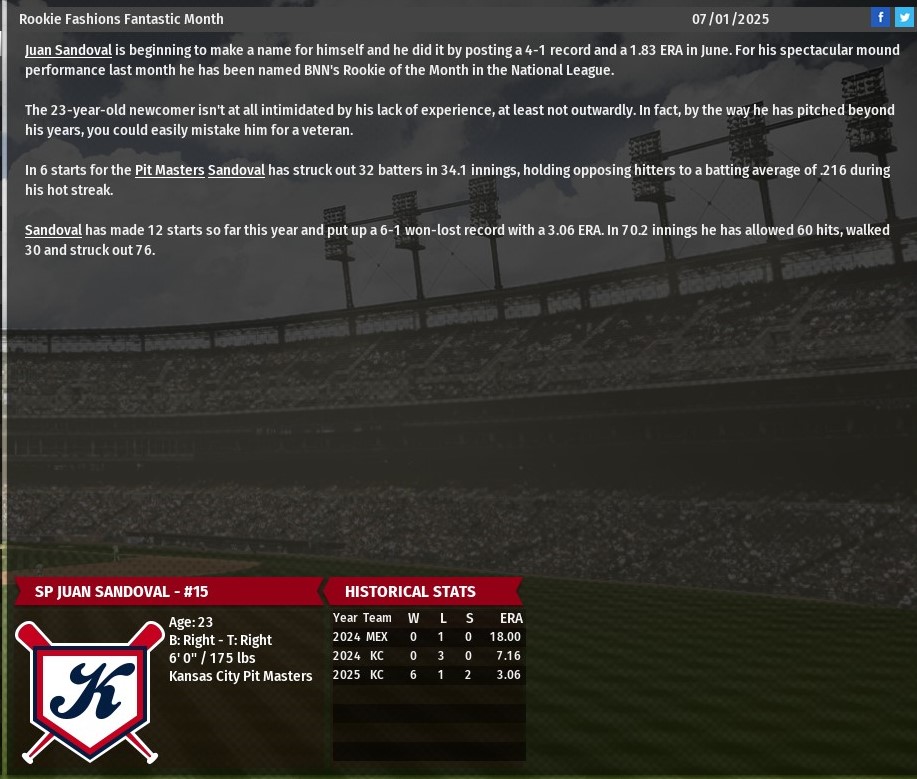Viewport: 917px width, 779px height.
Task: Open the Sandoval link starting the last paragraph
Action: click(x=53, y=230)
